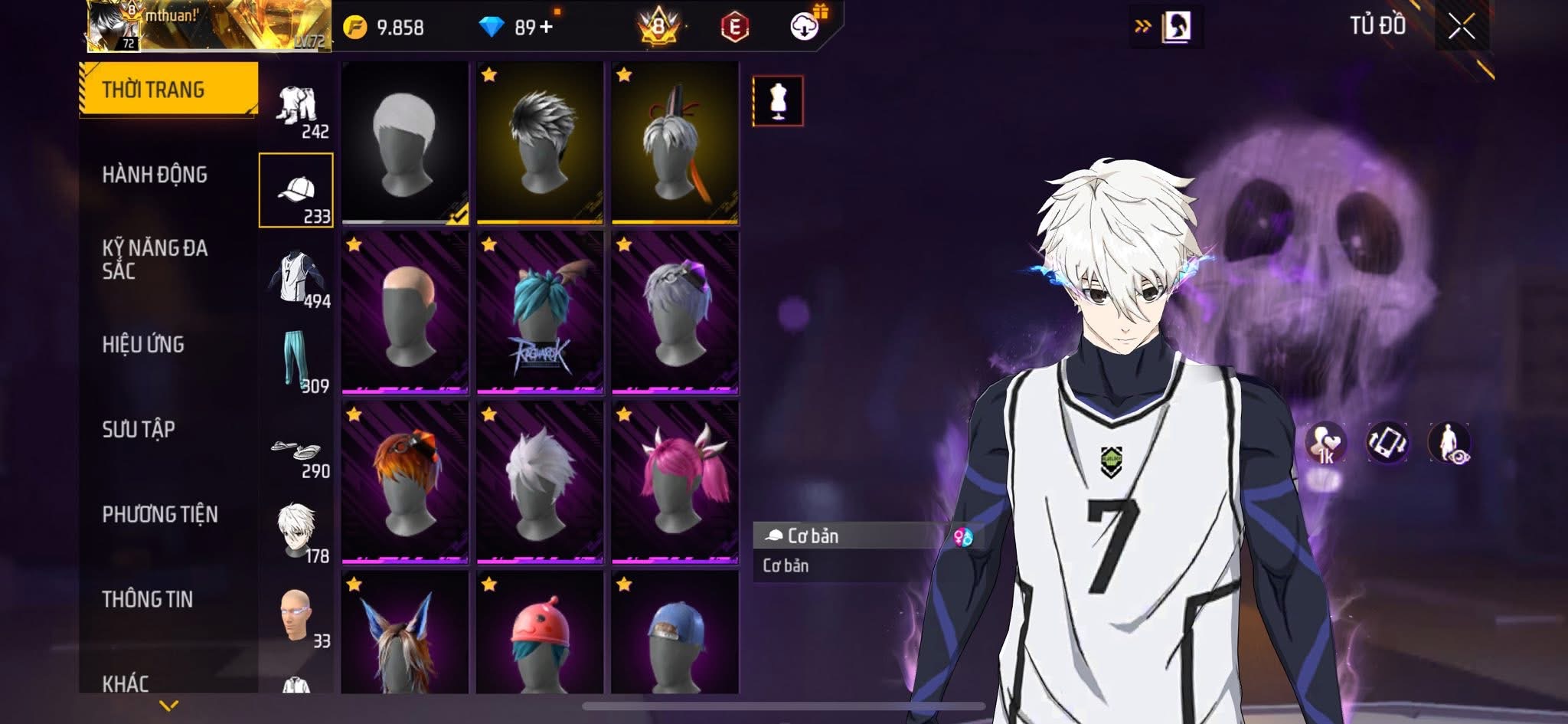The height and width of the screenshot is (724, 1568).
Task: Switch to the HÀNH ĐỘNG tab
Action: click(x=155, y=175)
